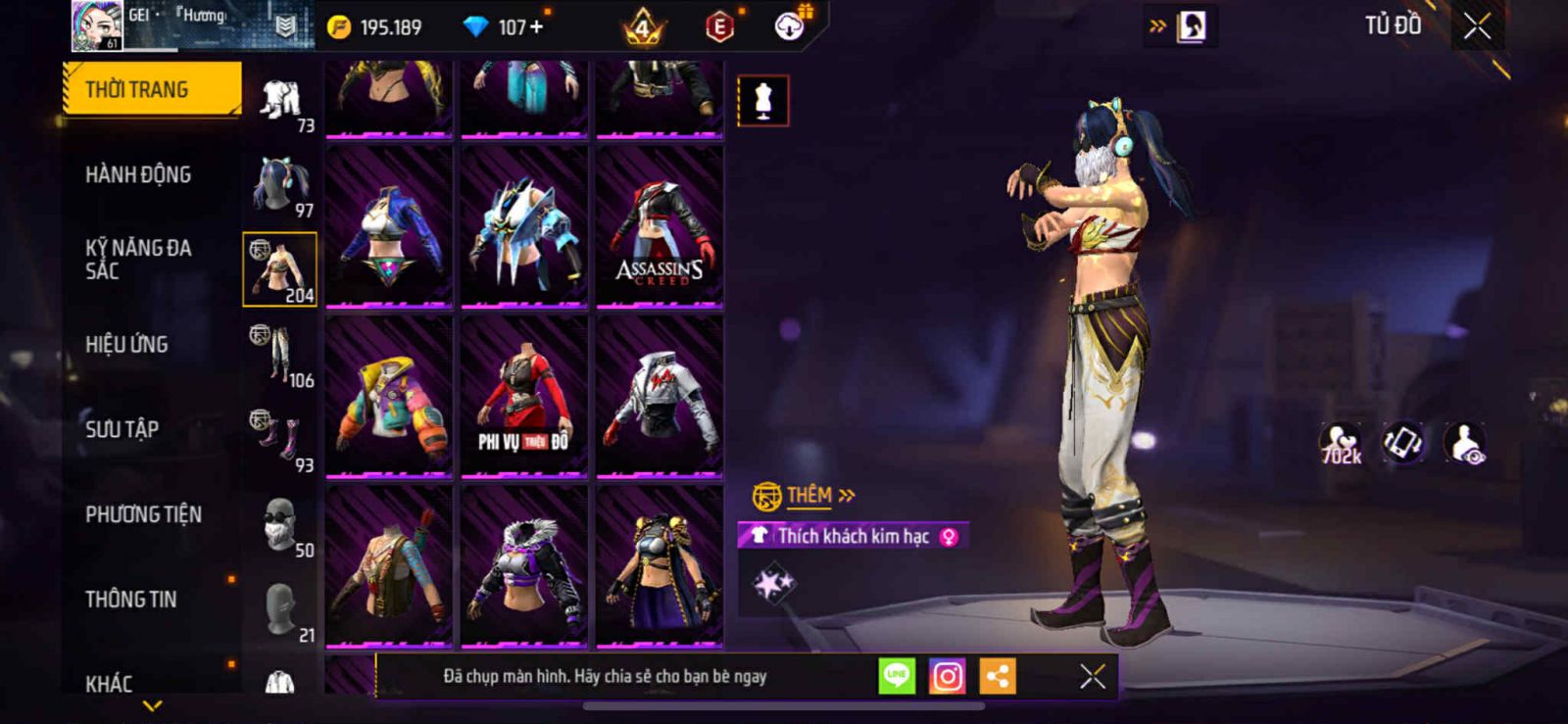Screen dimensions: 1568x724
Task: Go to the Sưu Tập tab
Action: (122, 429)
